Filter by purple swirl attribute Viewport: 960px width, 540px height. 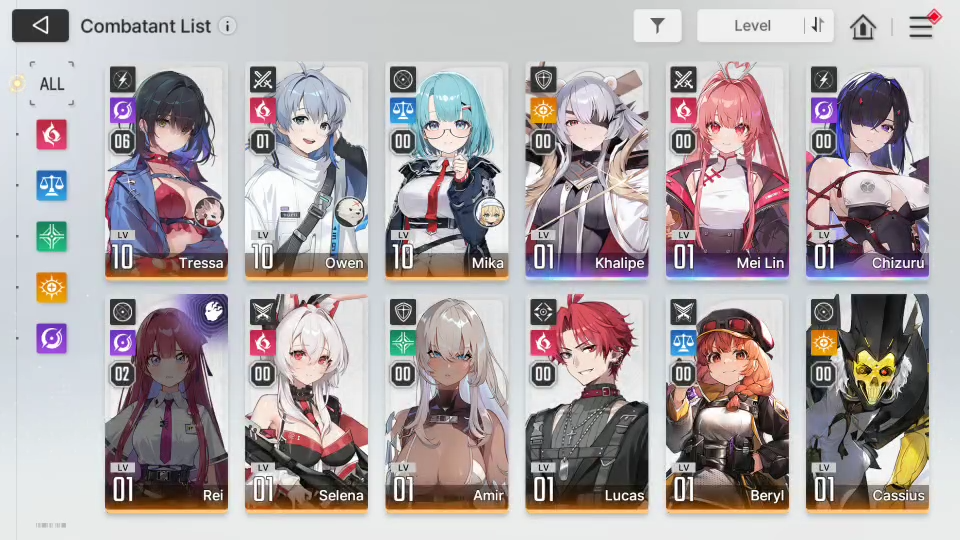(51, 338)
